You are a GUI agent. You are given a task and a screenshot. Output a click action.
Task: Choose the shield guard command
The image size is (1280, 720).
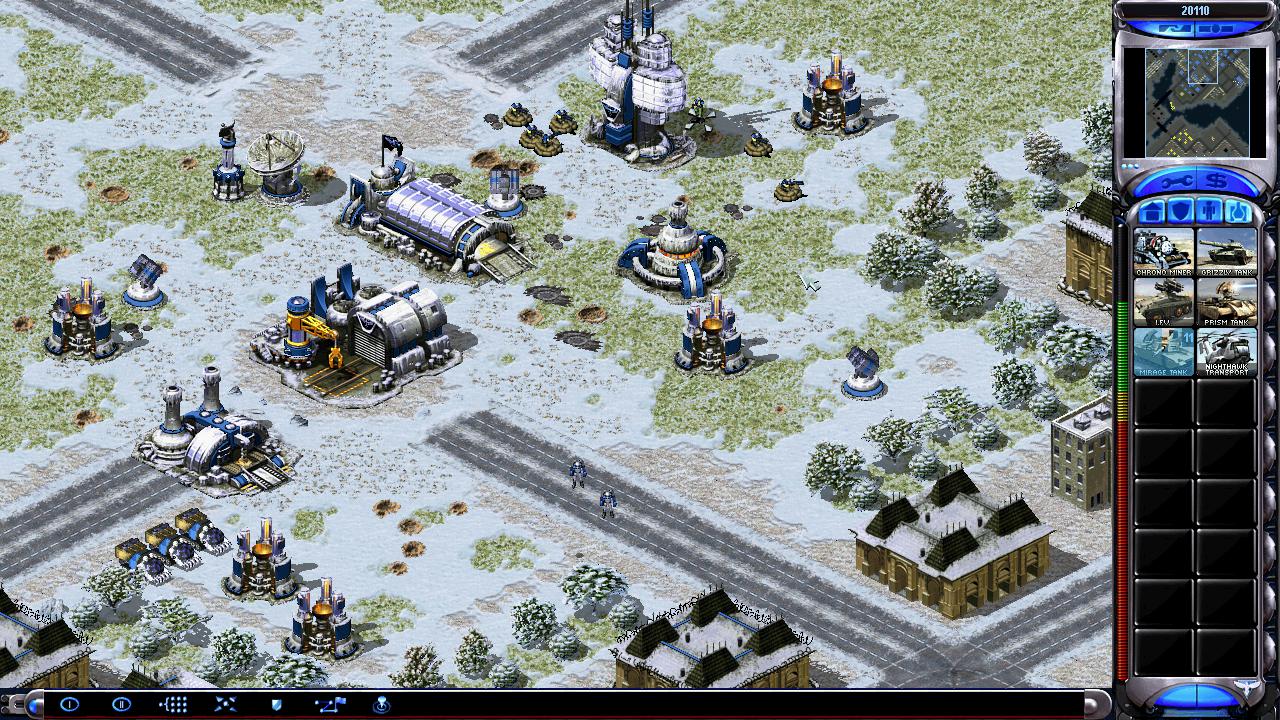[x=277, y=704]
